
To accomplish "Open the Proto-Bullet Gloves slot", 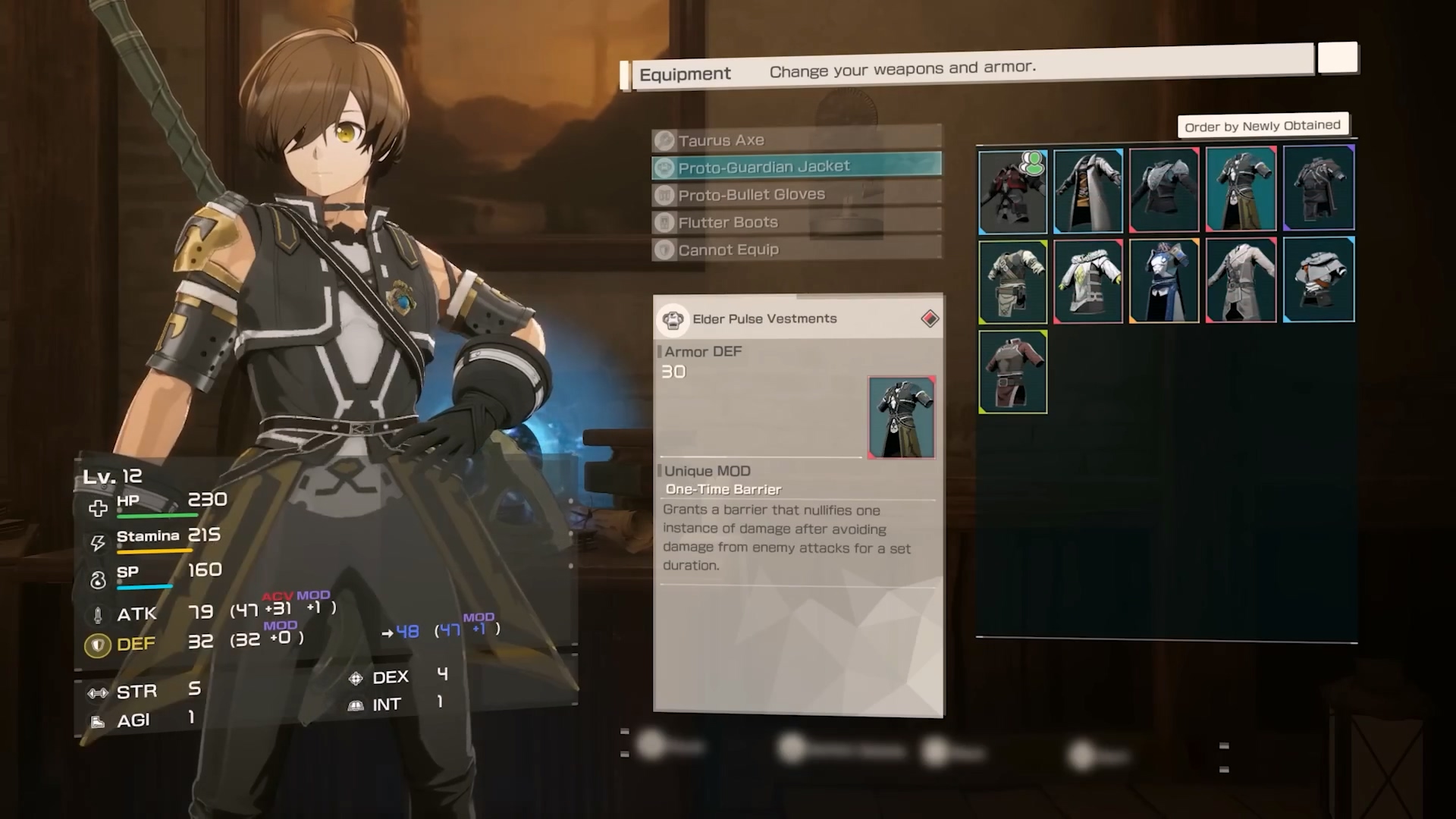I will 796,195.
